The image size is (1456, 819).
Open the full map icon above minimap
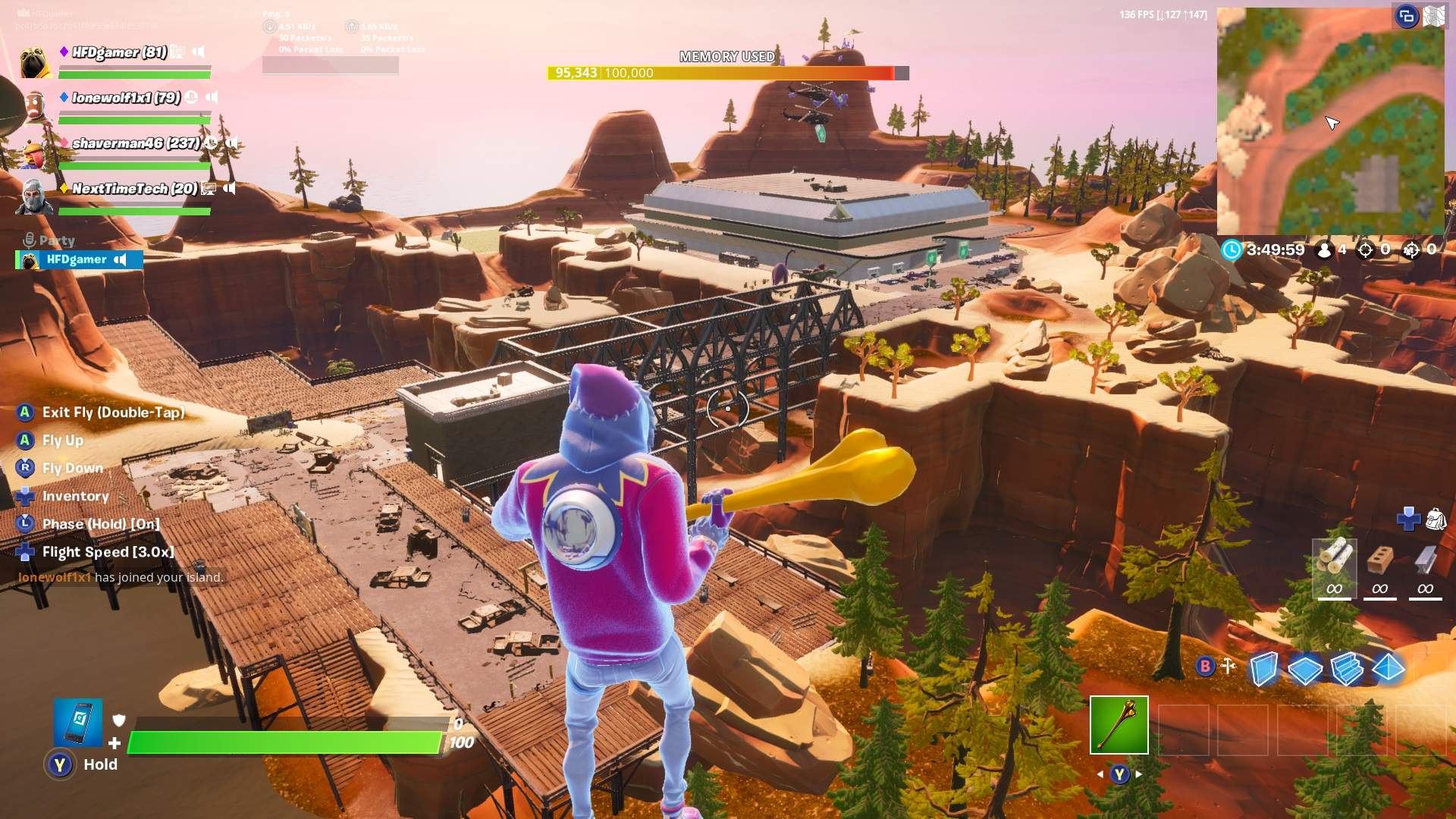(1433, 16)
